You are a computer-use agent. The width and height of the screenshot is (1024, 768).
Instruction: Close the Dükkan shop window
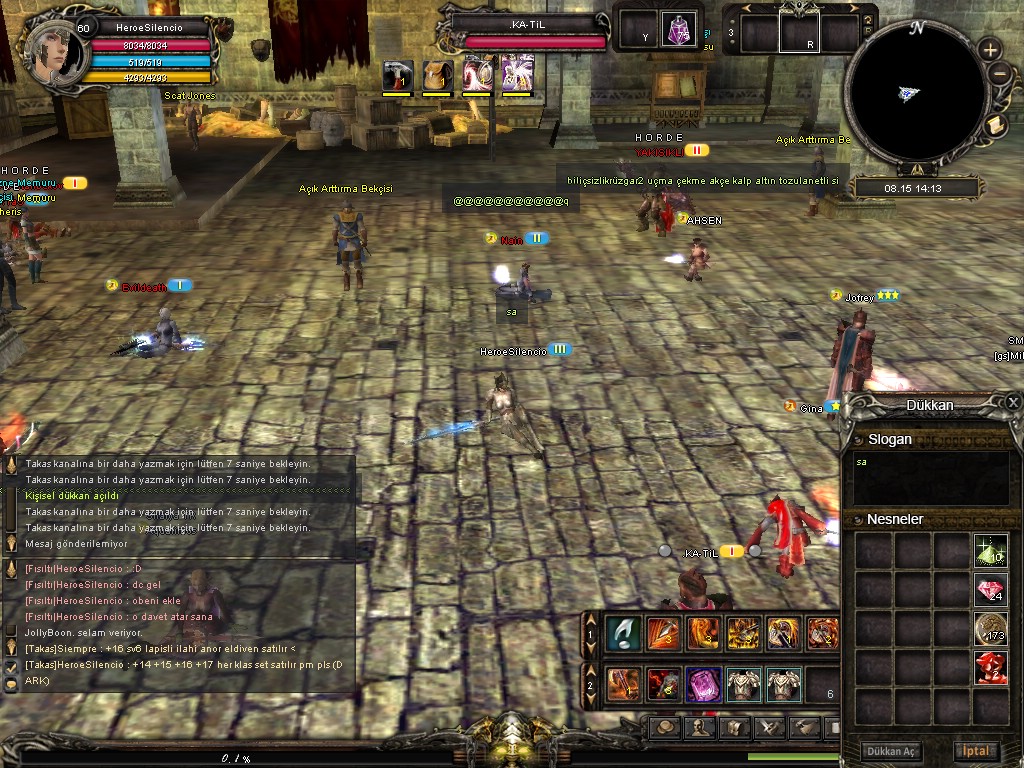coord(1013,402)
